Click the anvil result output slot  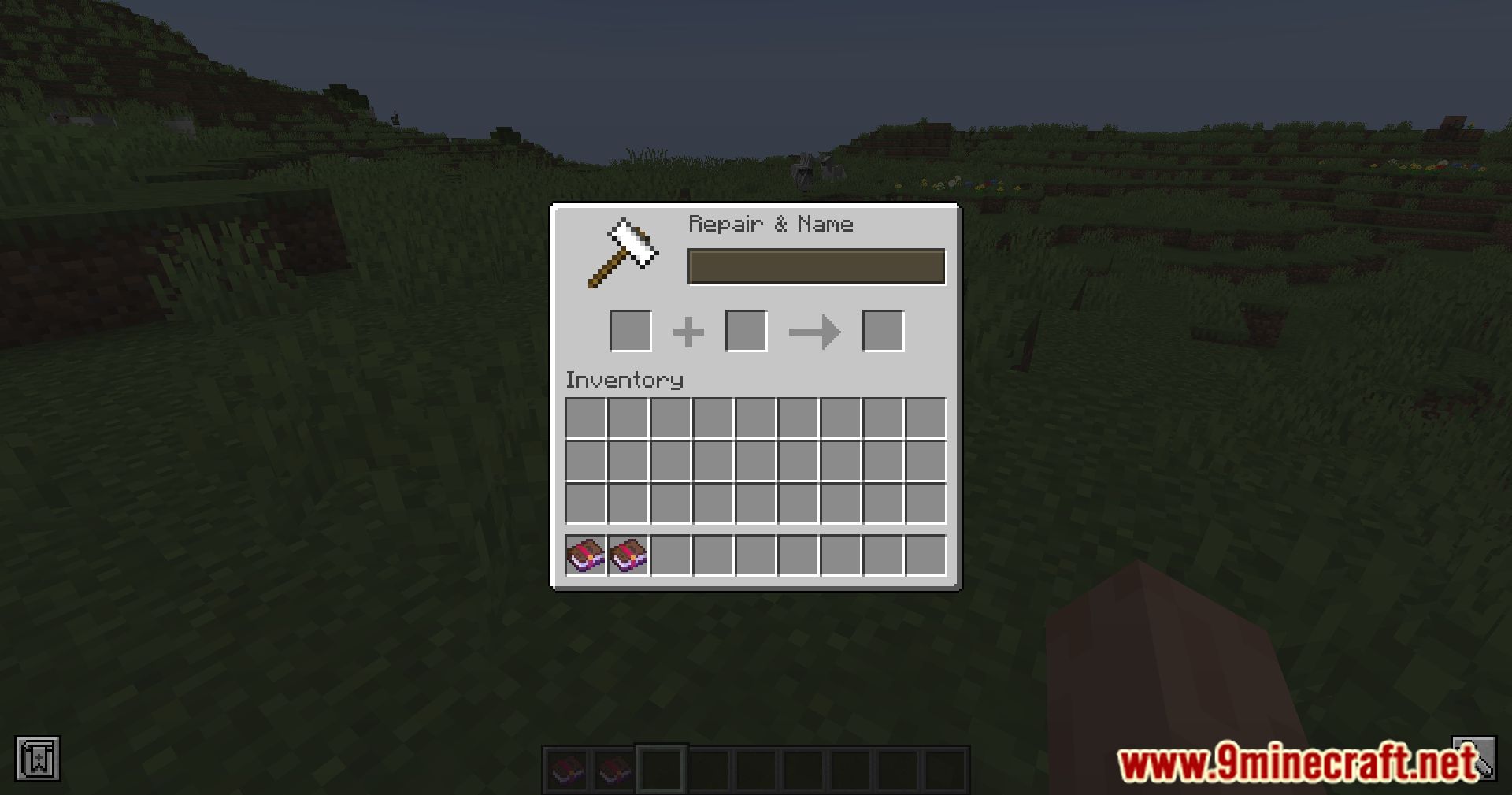pos(883,331)
